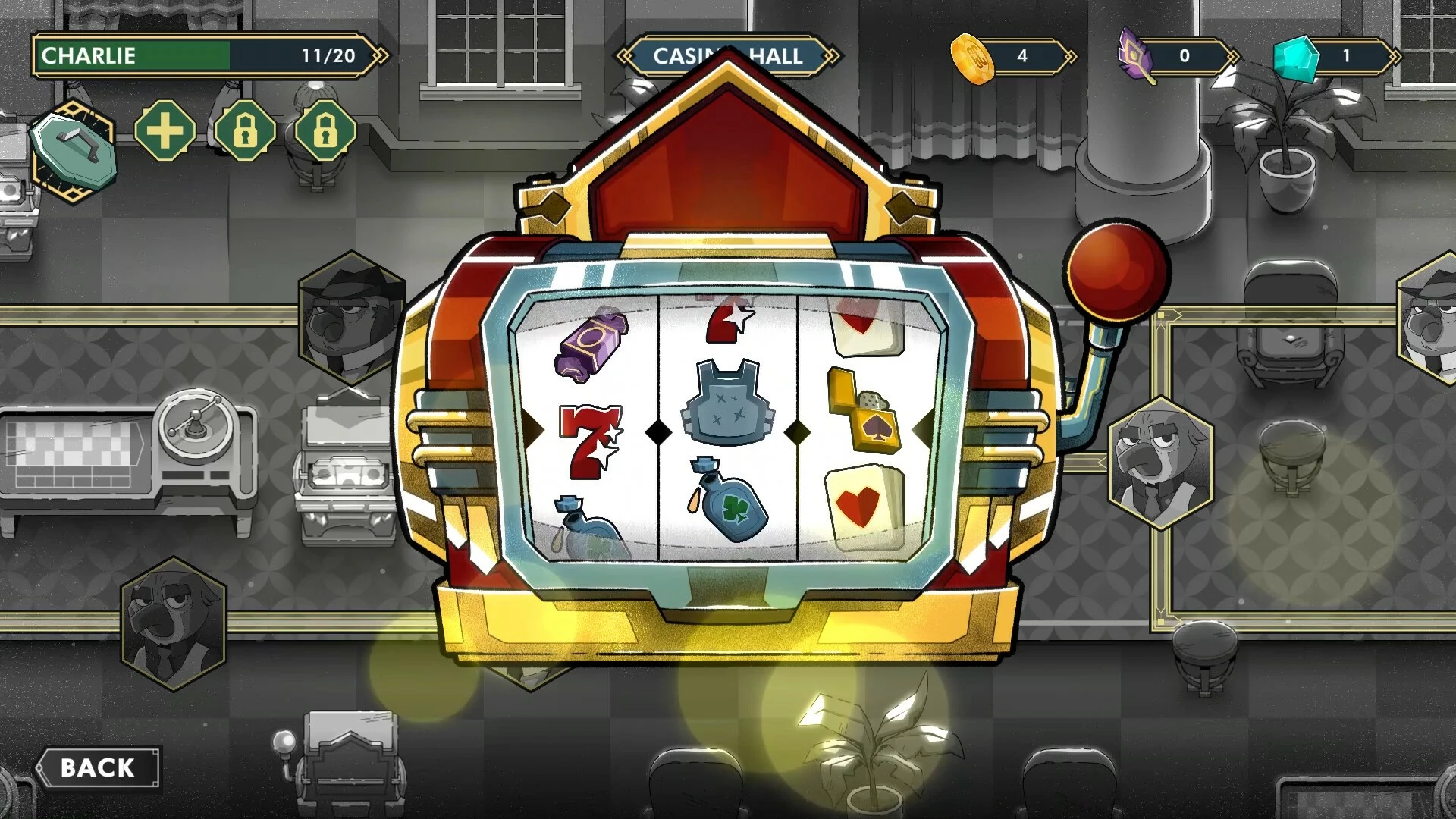The image size is (1456, 819).
Task: Go back with the BACK button
Action: [x=98, y=767]
